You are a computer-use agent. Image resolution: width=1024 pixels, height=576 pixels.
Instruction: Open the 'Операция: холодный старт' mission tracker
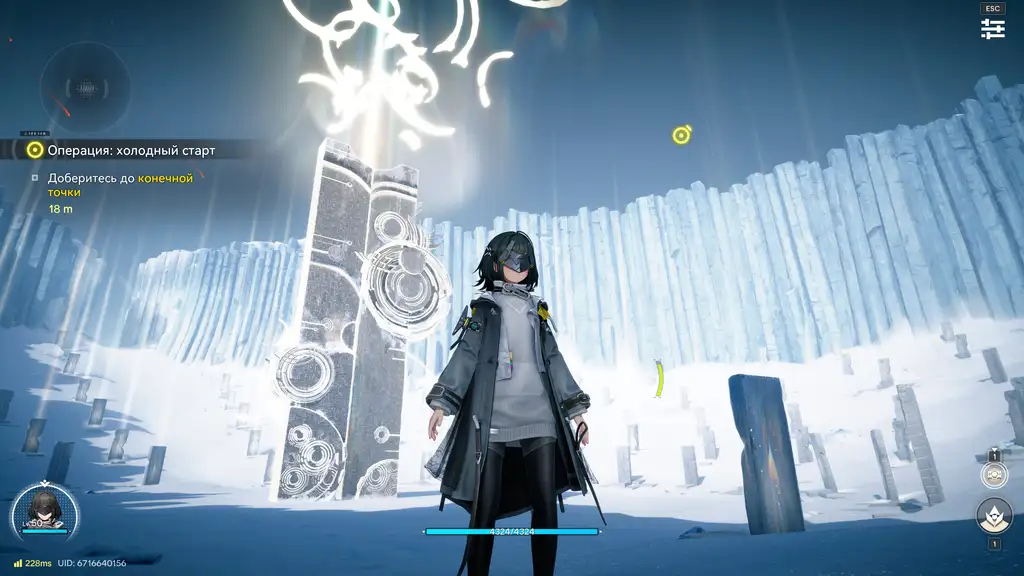(130, 150)
